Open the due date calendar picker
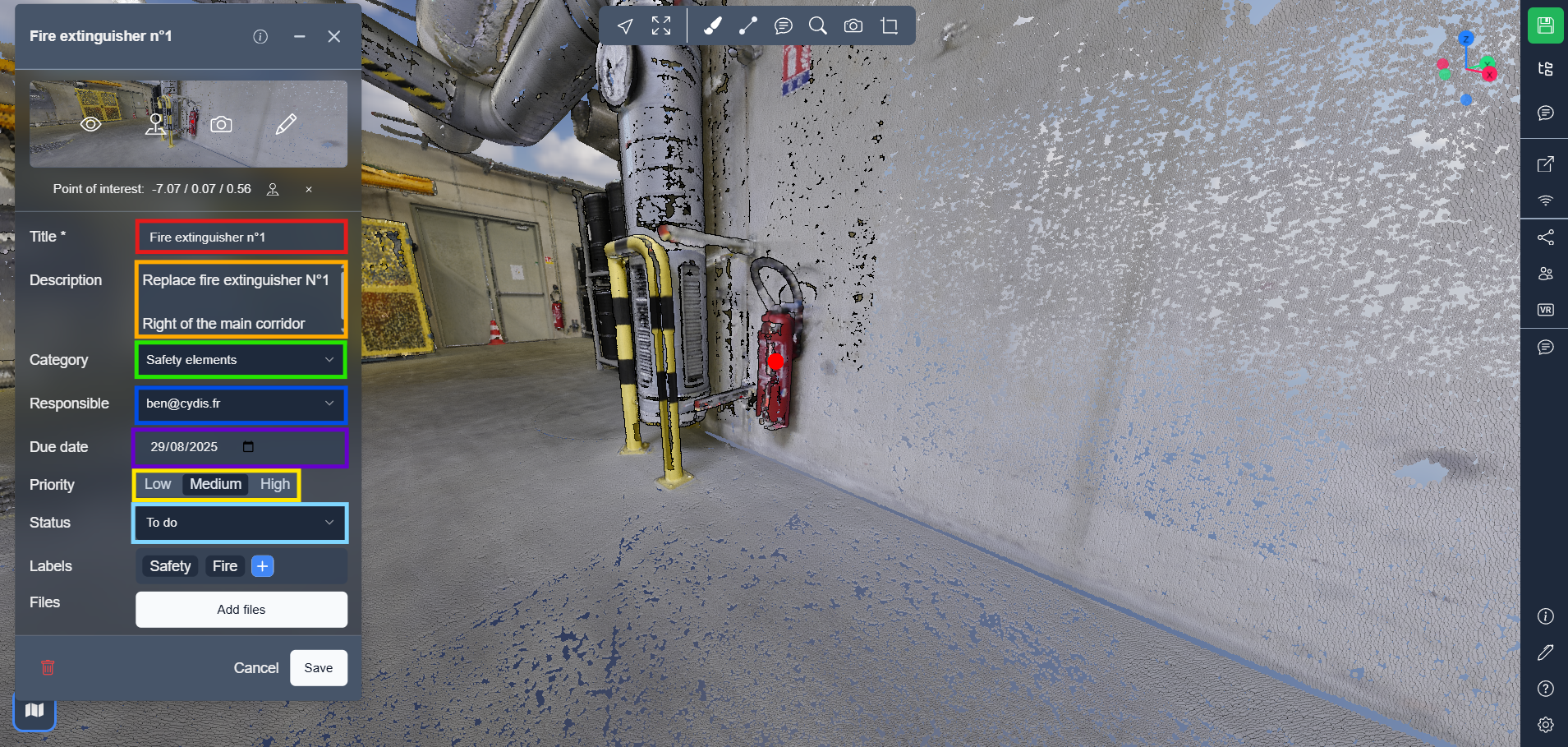This screenshot has width=1568, height=747. 248,447
